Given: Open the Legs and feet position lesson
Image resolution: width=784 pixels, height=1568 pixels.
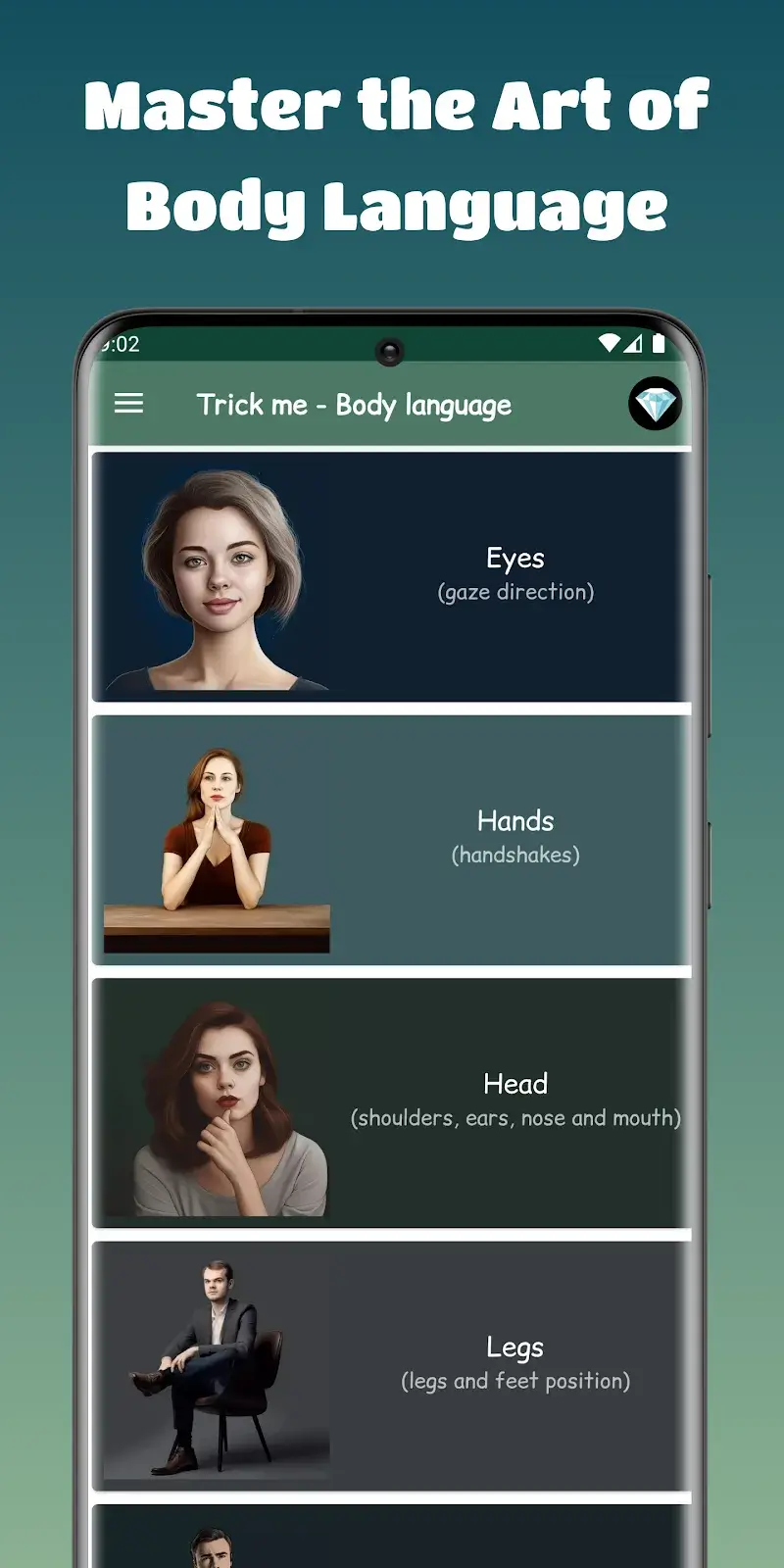Looking at the screenshot, I should point(392,1365).
